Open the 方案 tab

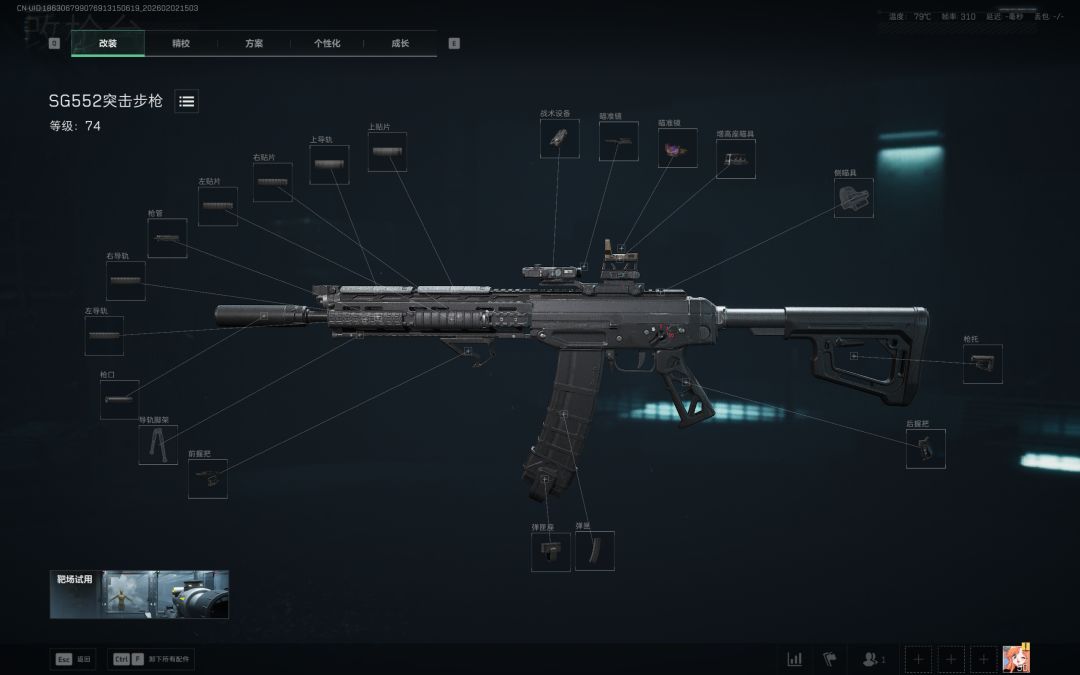254,43
